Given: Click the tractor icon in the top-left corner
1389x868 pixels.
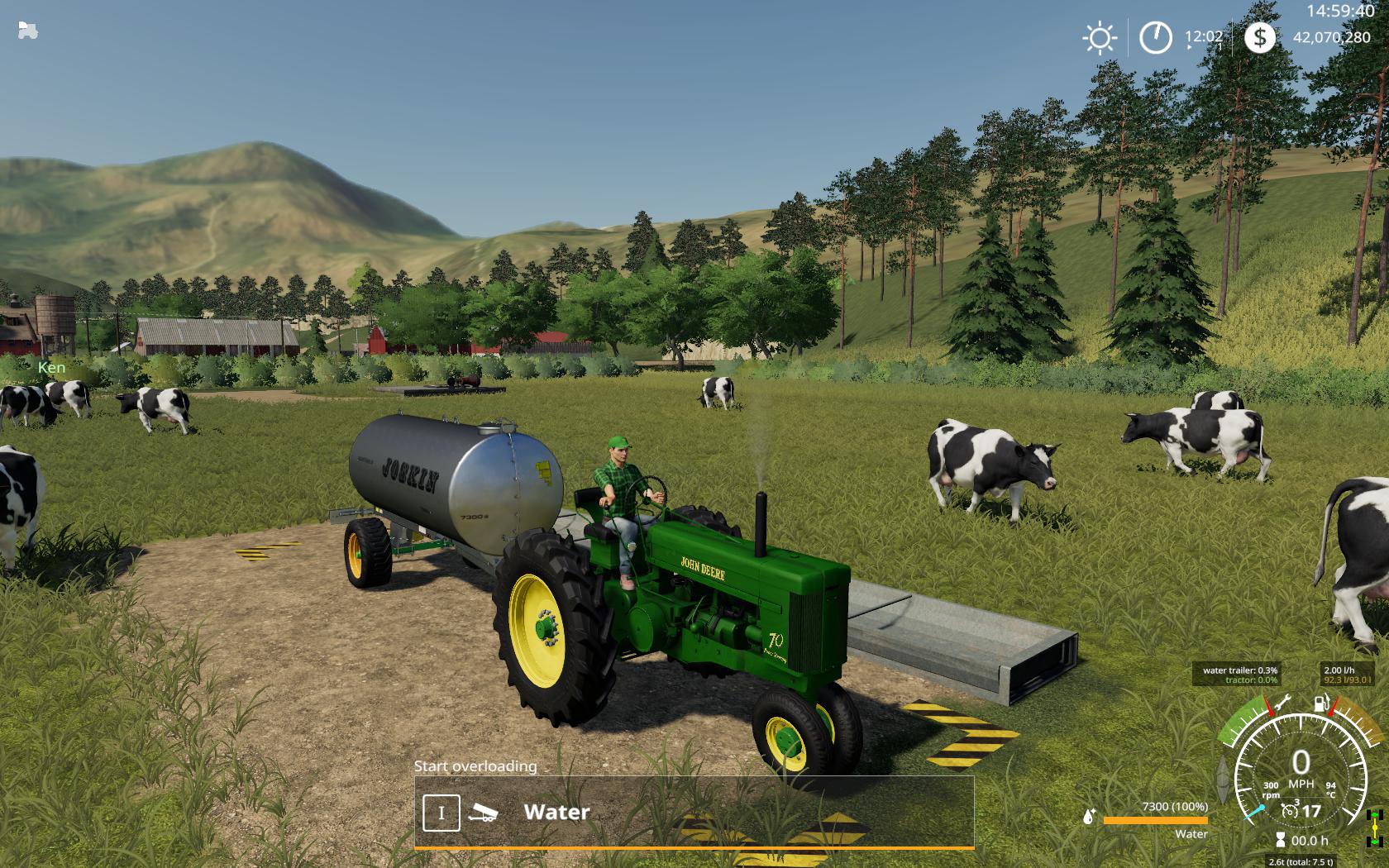Looking at the screenshot, I should (x=27, y=31).
